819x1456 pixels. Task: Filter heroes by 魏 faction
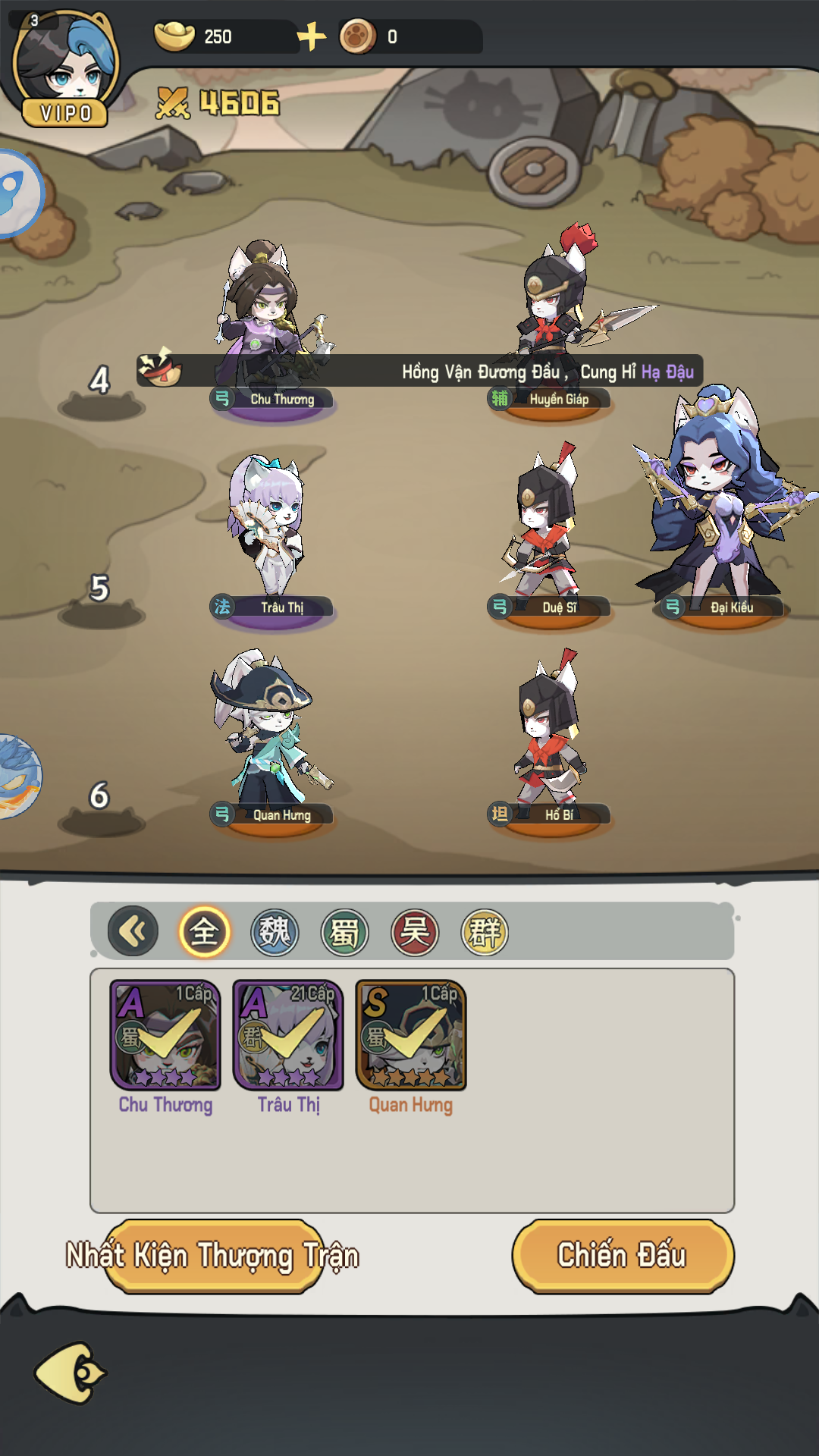[275, 932]
